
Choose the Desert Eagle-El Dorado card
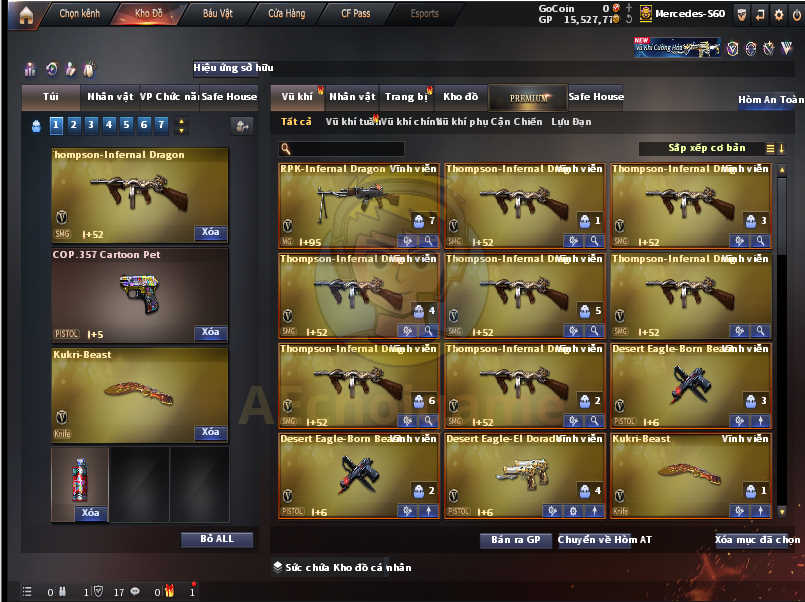525,474
